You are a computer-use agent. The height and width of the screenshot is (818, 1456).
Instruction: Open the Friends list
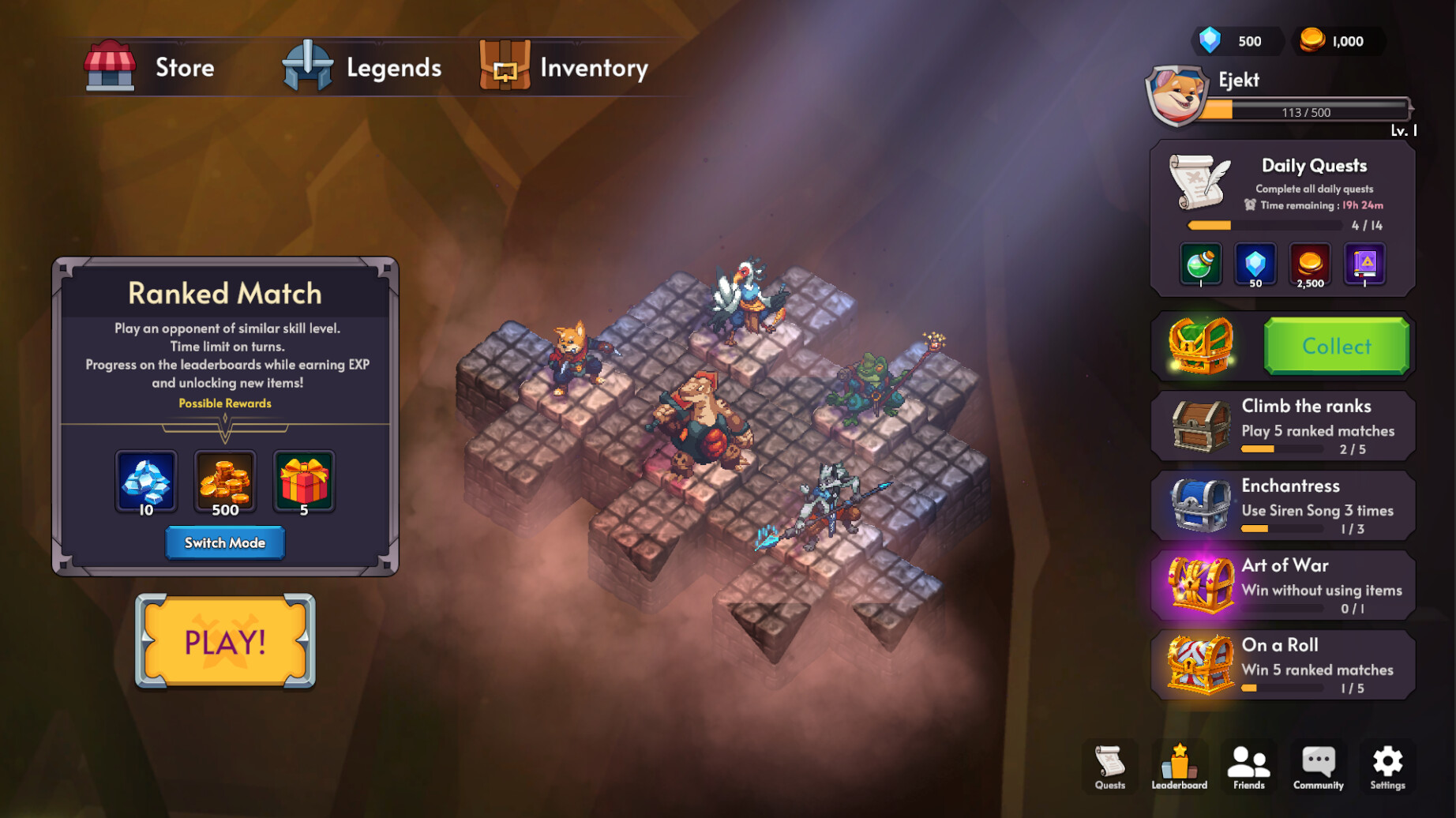pos(1248,766)
